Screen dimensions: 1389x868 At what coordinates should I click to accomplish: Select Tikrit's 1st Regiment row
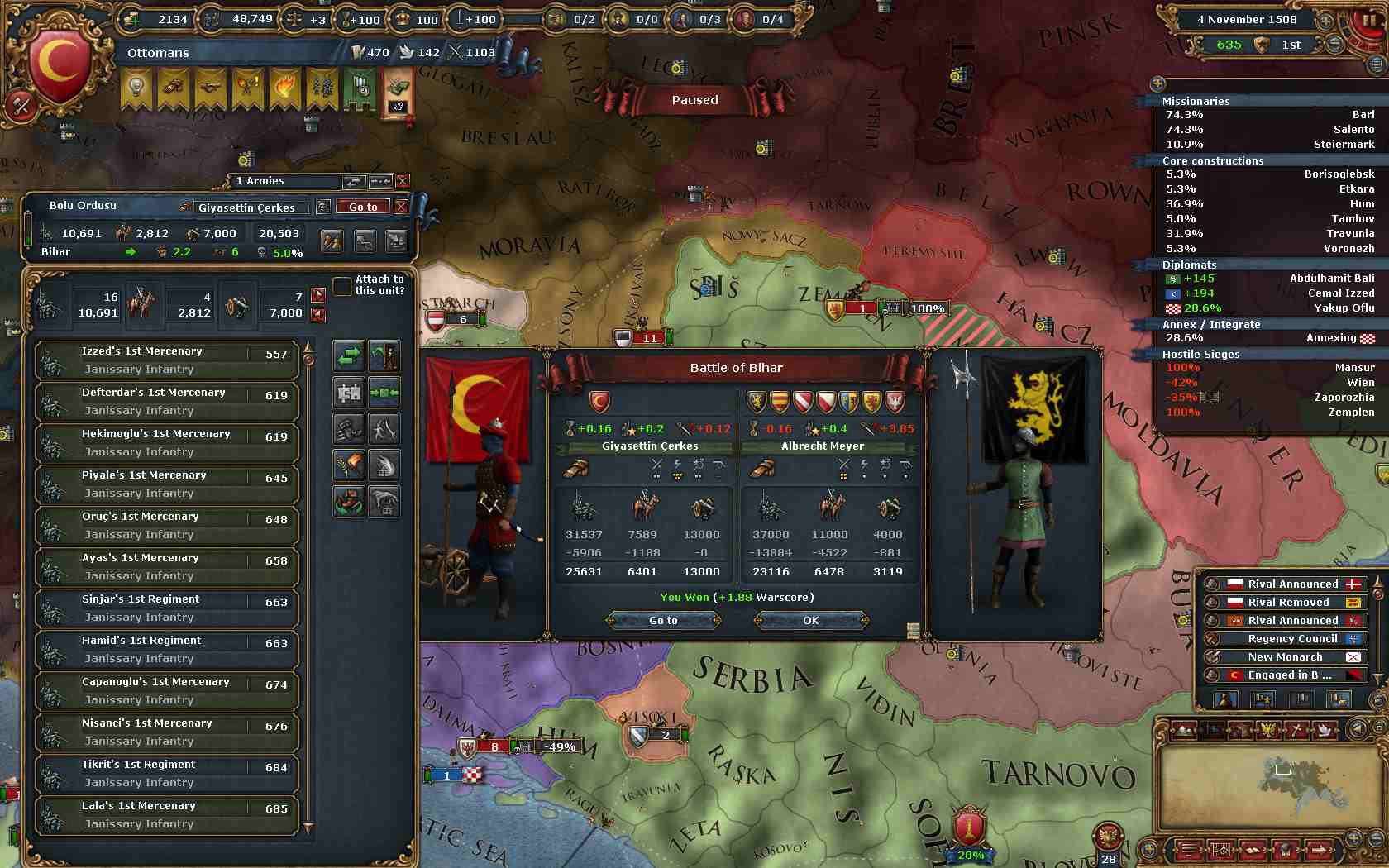click(165, 774)
